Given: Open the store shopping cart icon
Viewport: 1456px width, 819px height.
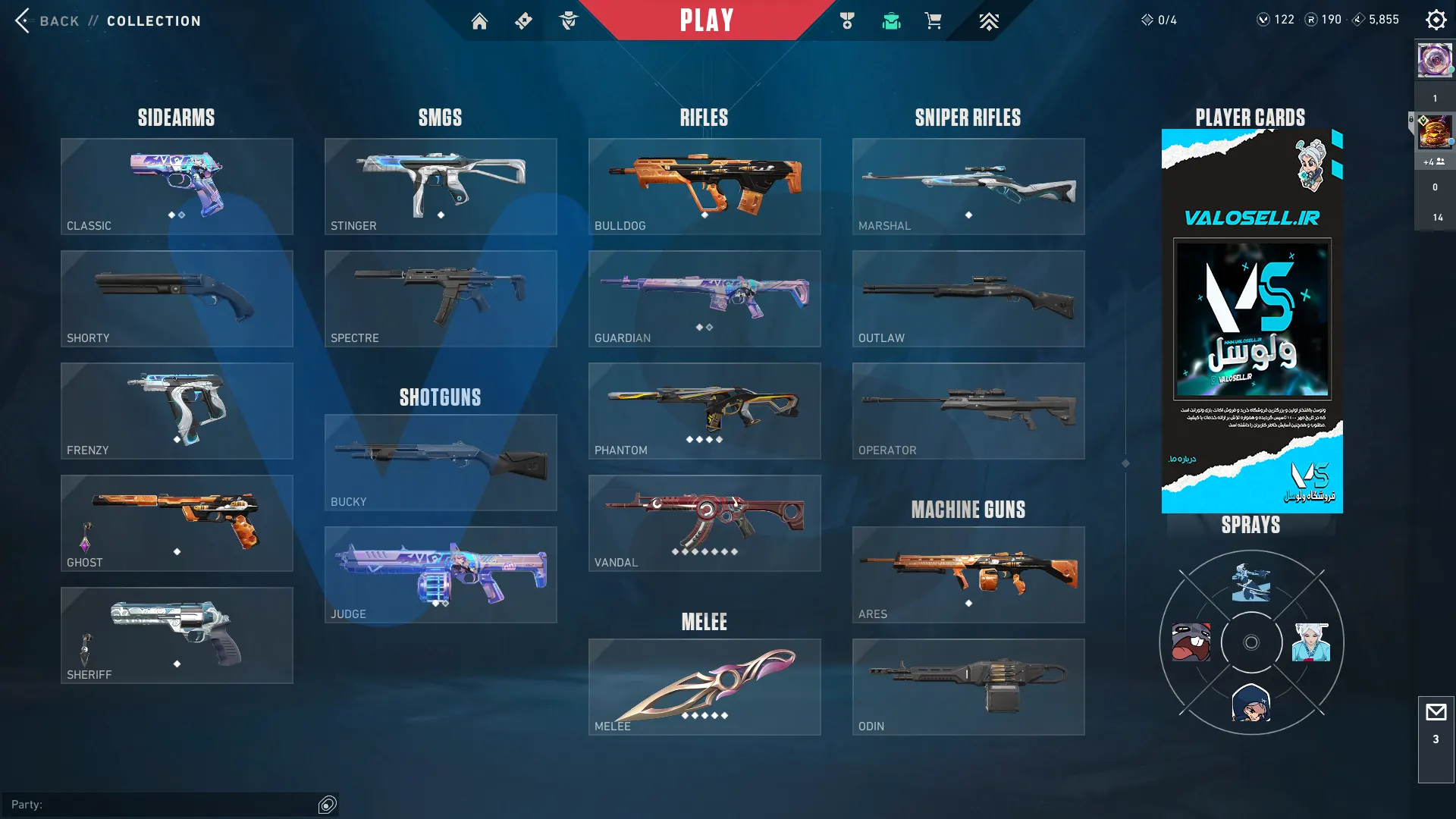Looking at the screenshot, I should tap(933, 21).
